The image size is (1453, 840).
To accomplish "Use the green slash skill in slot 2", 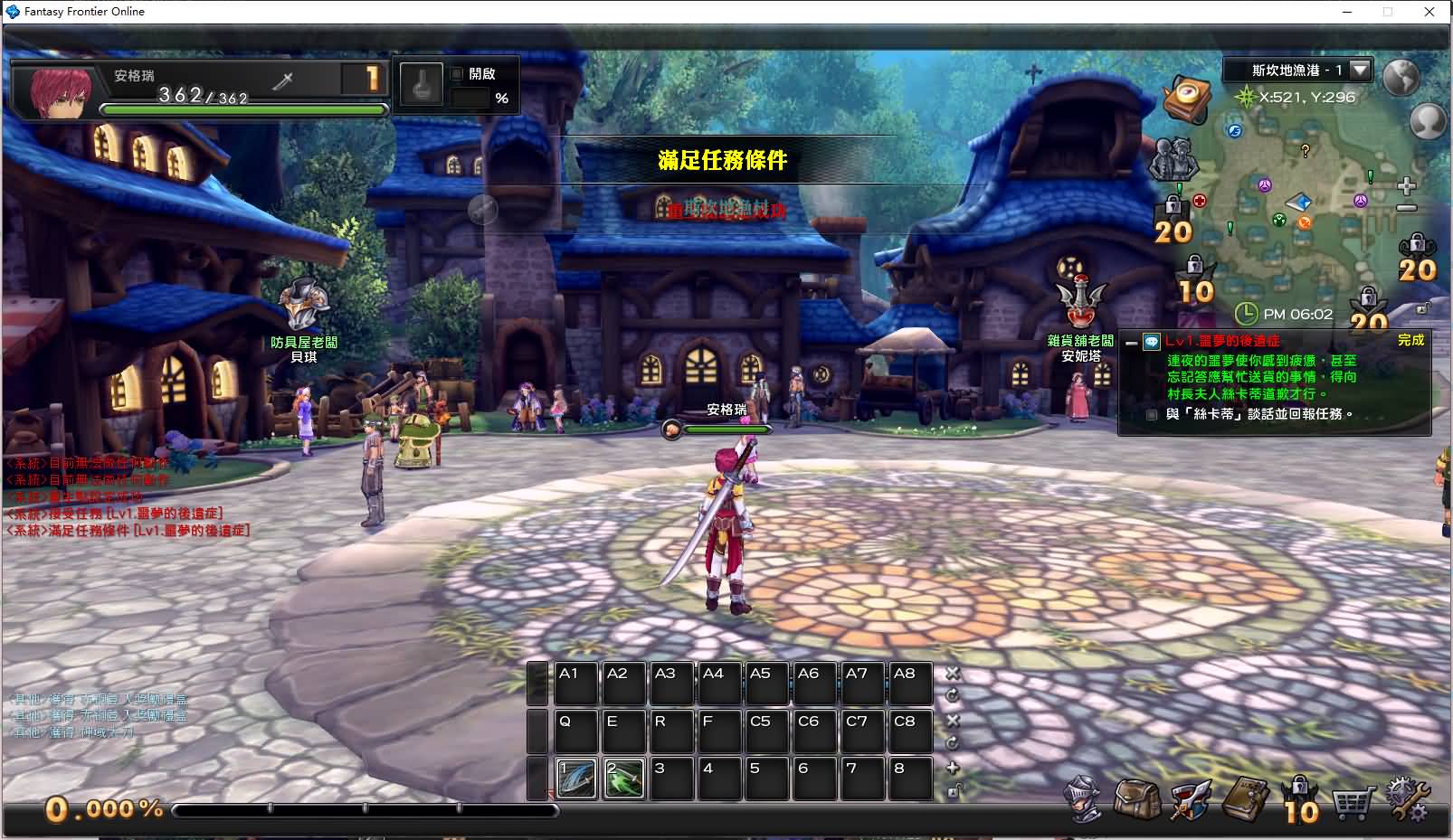I will (x=624, y=779).
